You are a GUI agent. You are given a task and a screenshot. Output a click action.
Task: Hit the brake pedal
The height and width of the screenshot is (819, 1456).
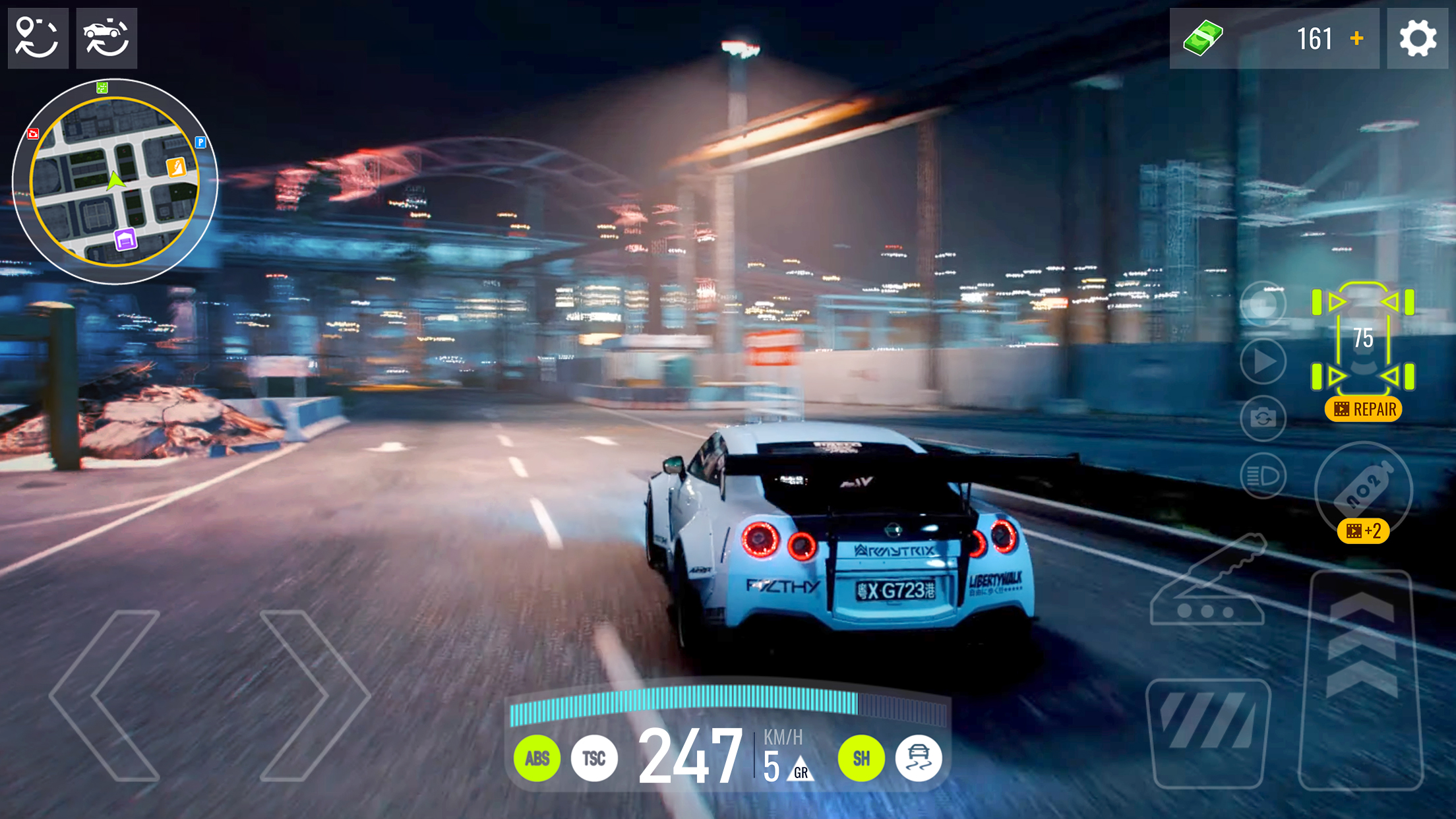coord(1209,732)
